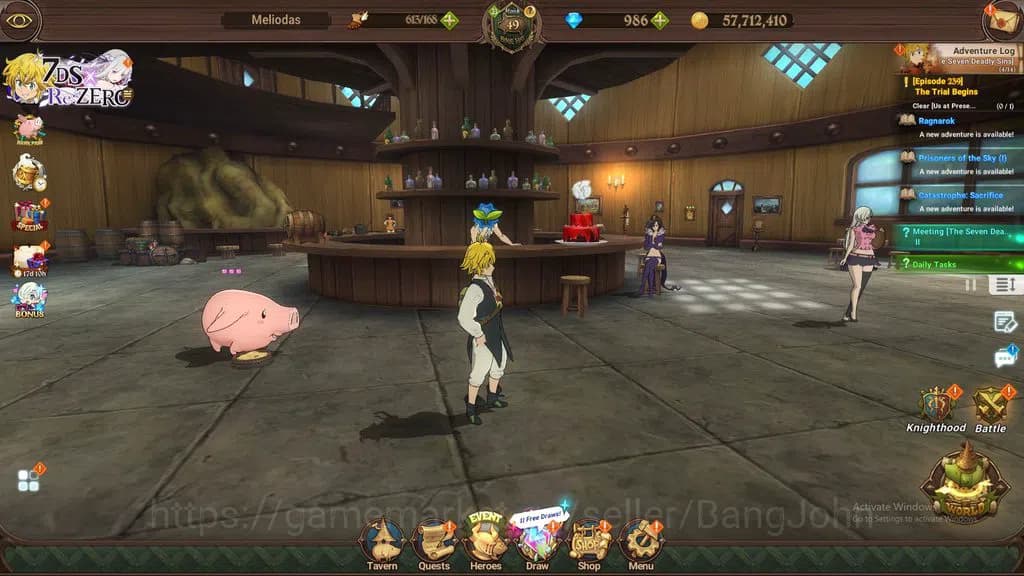1024x576 pixels.
Task: Open the Tavern menu
Action: [x=381, y=543]
